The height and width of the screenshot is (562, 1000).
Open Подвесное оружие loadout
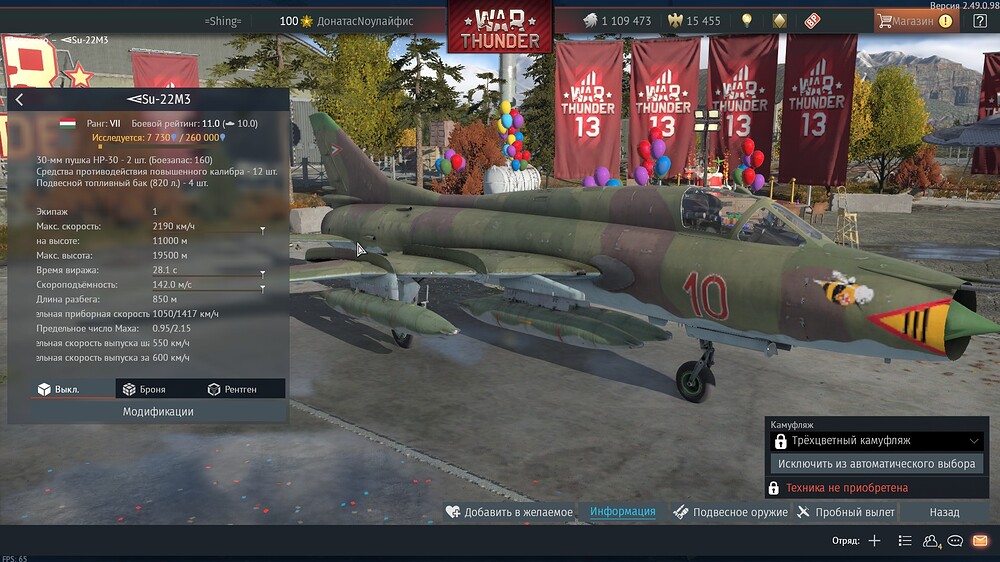729,512
